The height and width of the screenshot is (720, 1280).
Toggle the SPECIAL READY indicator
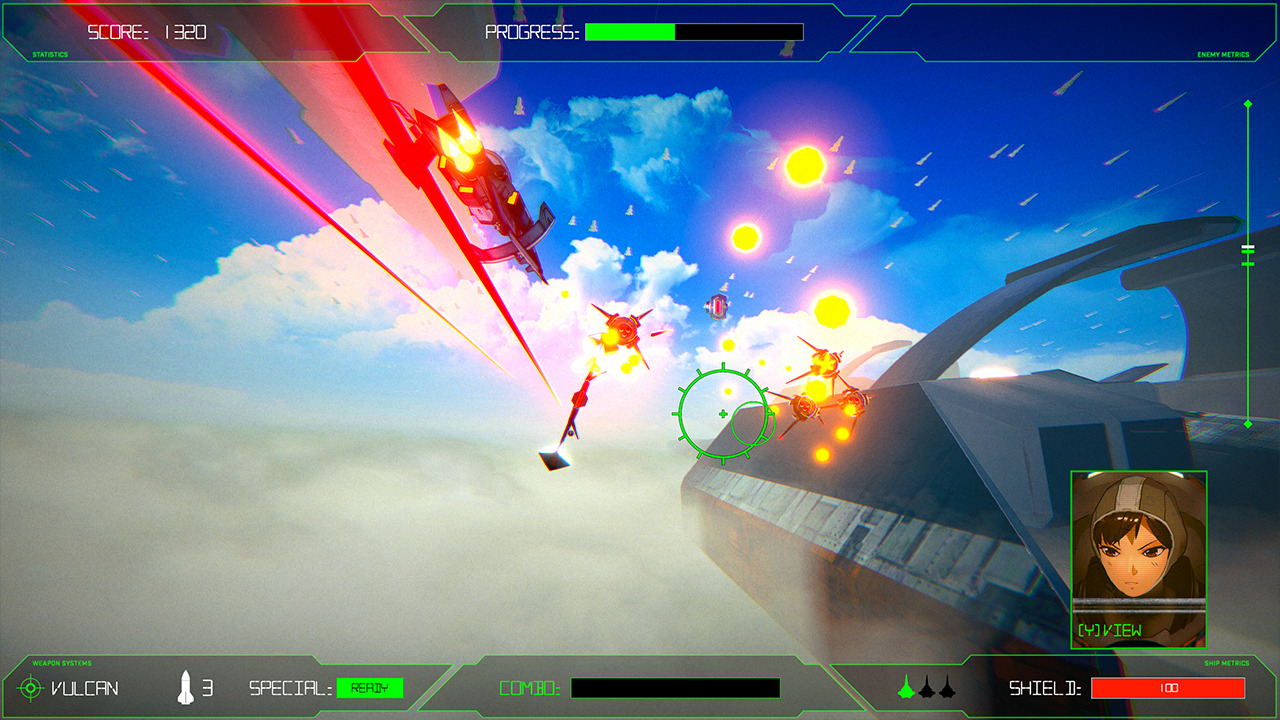coord(371,687)
